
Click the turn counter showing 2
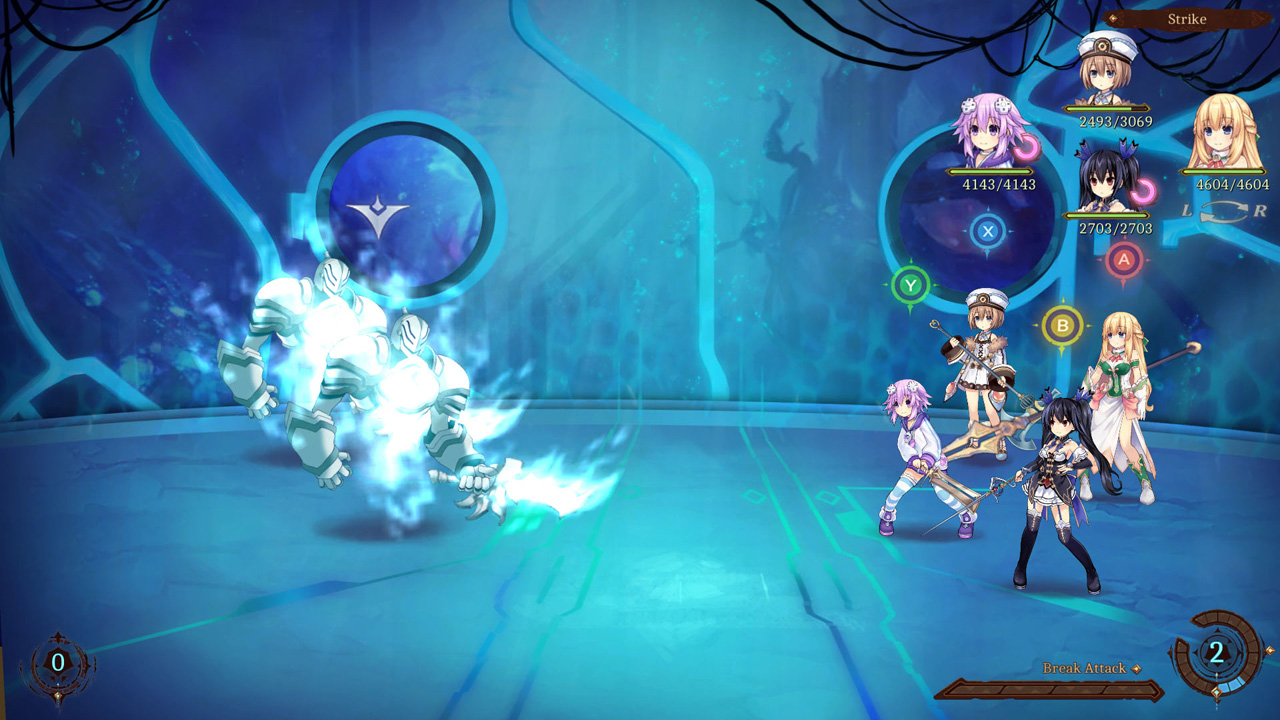pyautogui.click(x=1216, y=654)
